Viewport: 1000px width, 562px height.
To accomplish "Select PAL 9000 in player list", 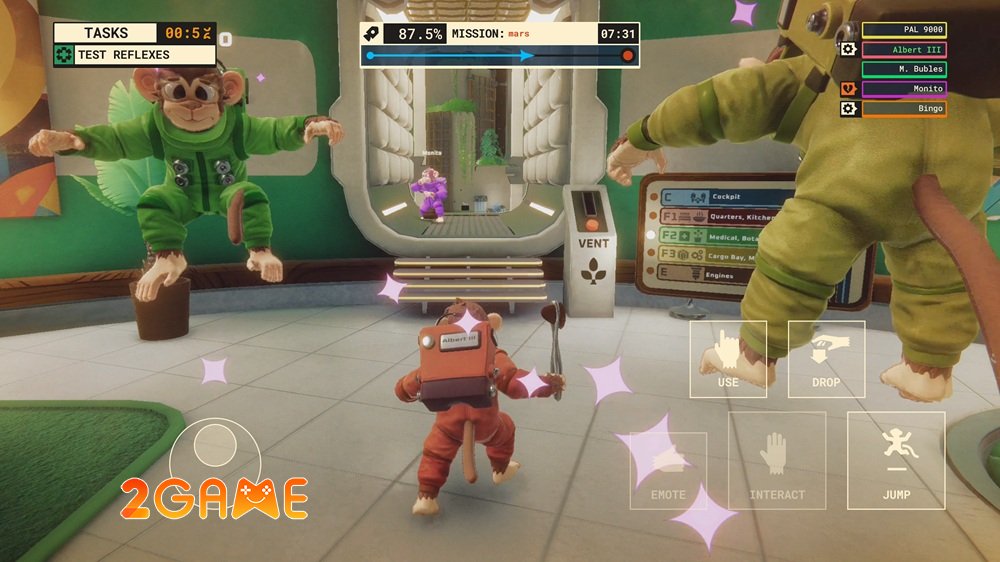I will click(x=903, y=30).
